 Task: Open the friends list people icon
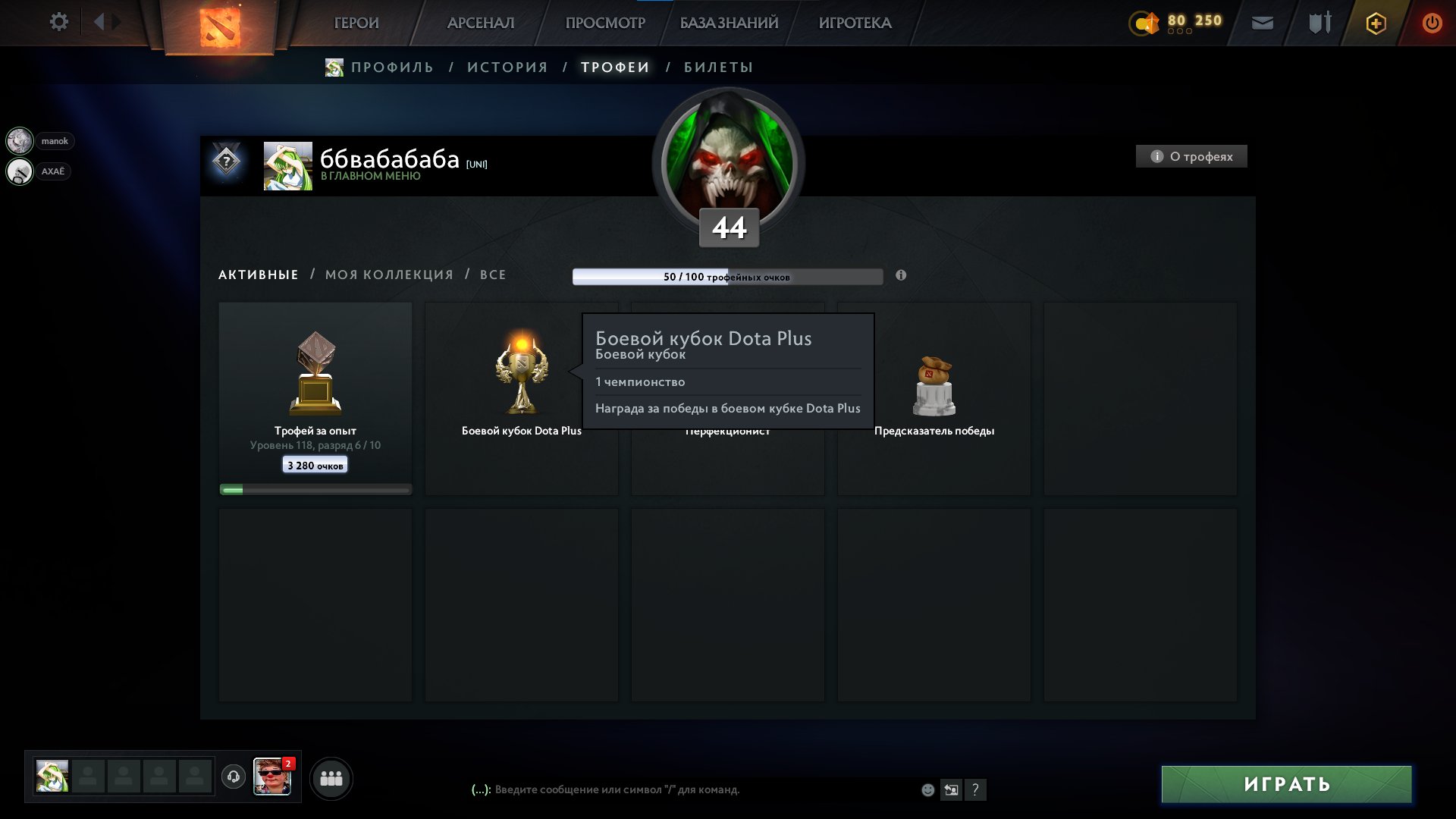[331, 777]
